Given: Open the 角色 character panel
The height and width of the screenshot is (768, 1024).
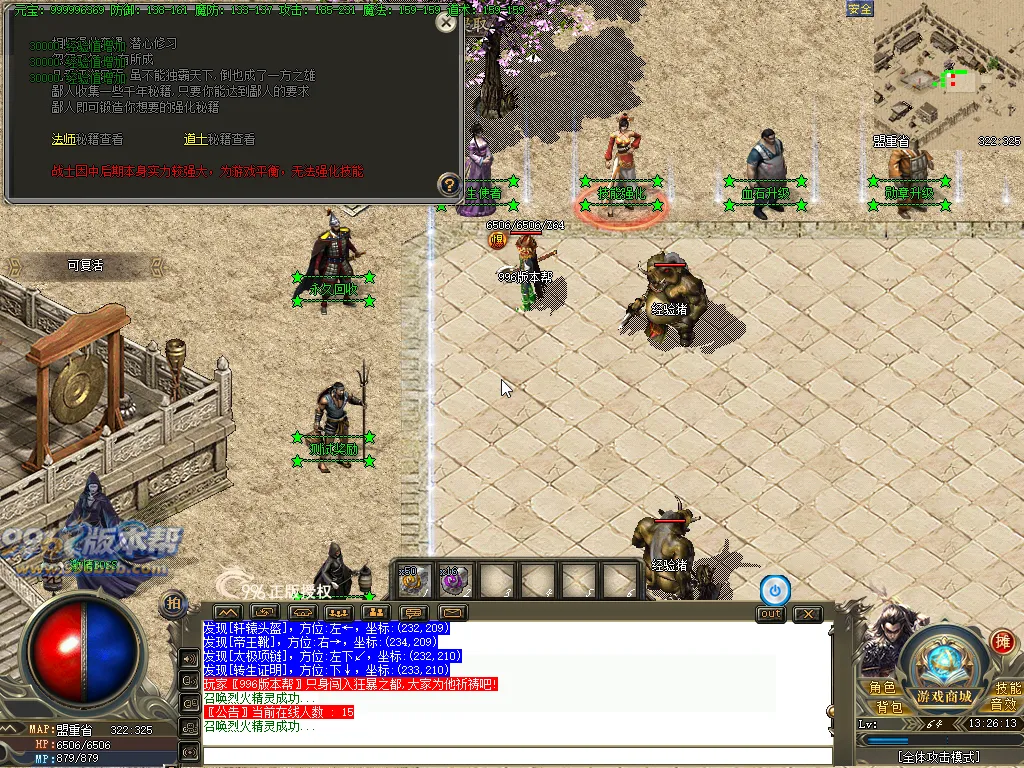Looking at the screenshot, I should tap(882, 688).
